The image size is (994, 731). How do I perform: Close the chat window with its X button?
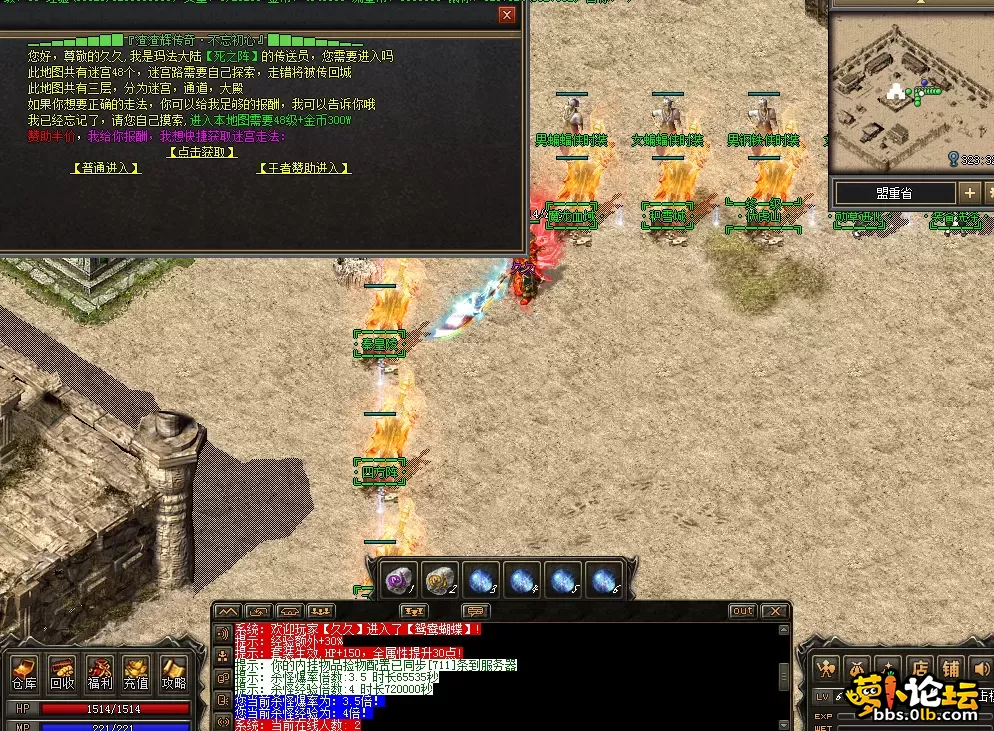point(774,611)
